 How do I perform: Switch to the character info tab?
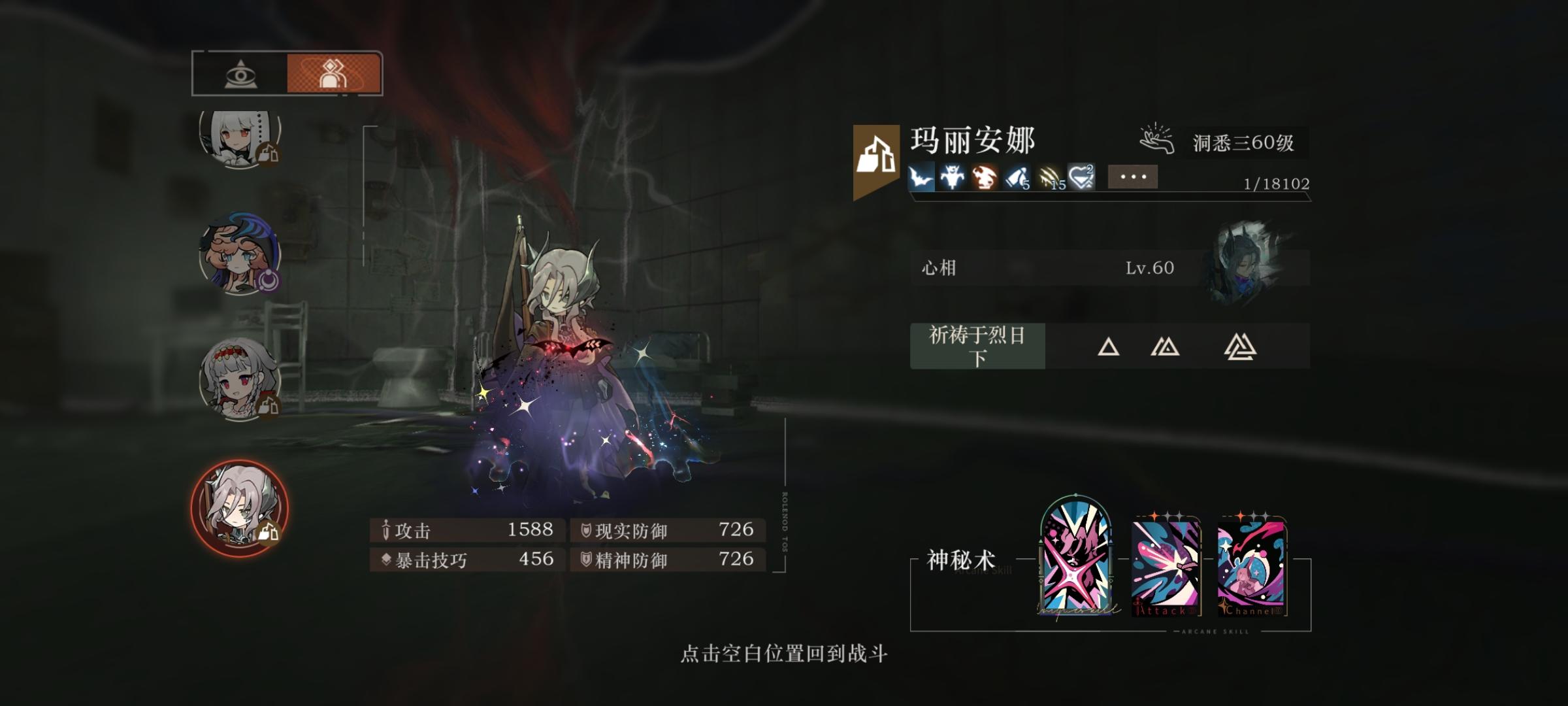332,72
